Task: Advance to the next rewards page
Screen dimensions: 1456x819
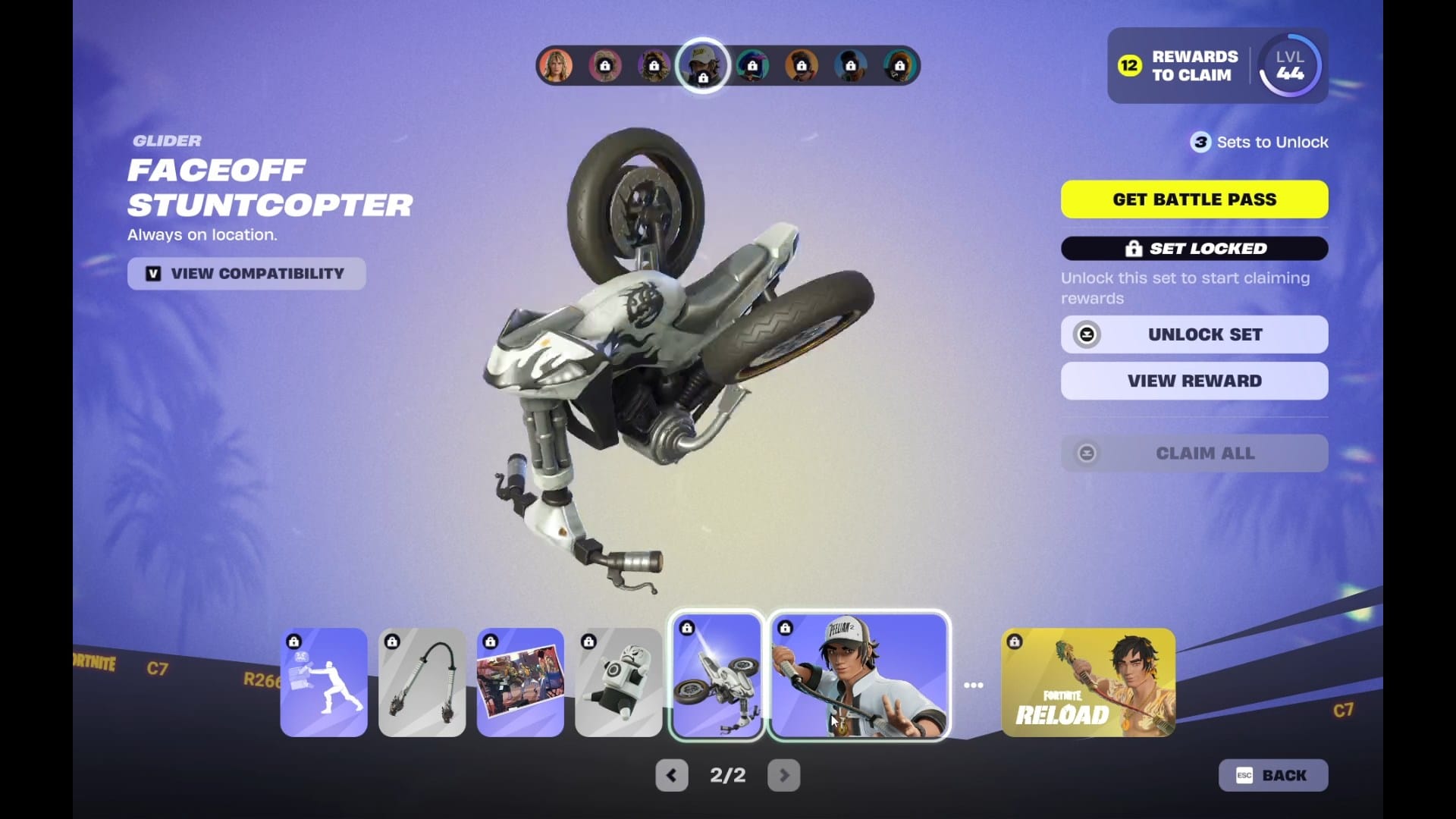Action: (x=784, y=775)
